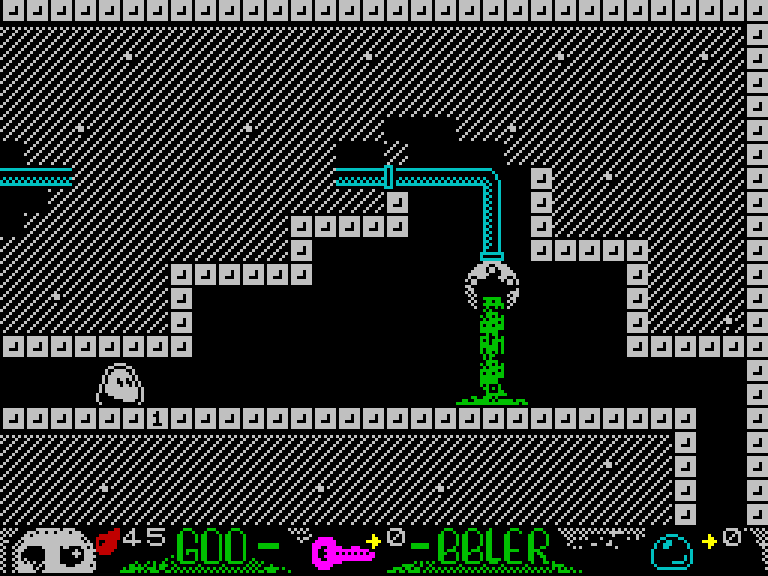Select the red energy icon
This screenshot has width=768, height=576.
click(x=107, y=542)
